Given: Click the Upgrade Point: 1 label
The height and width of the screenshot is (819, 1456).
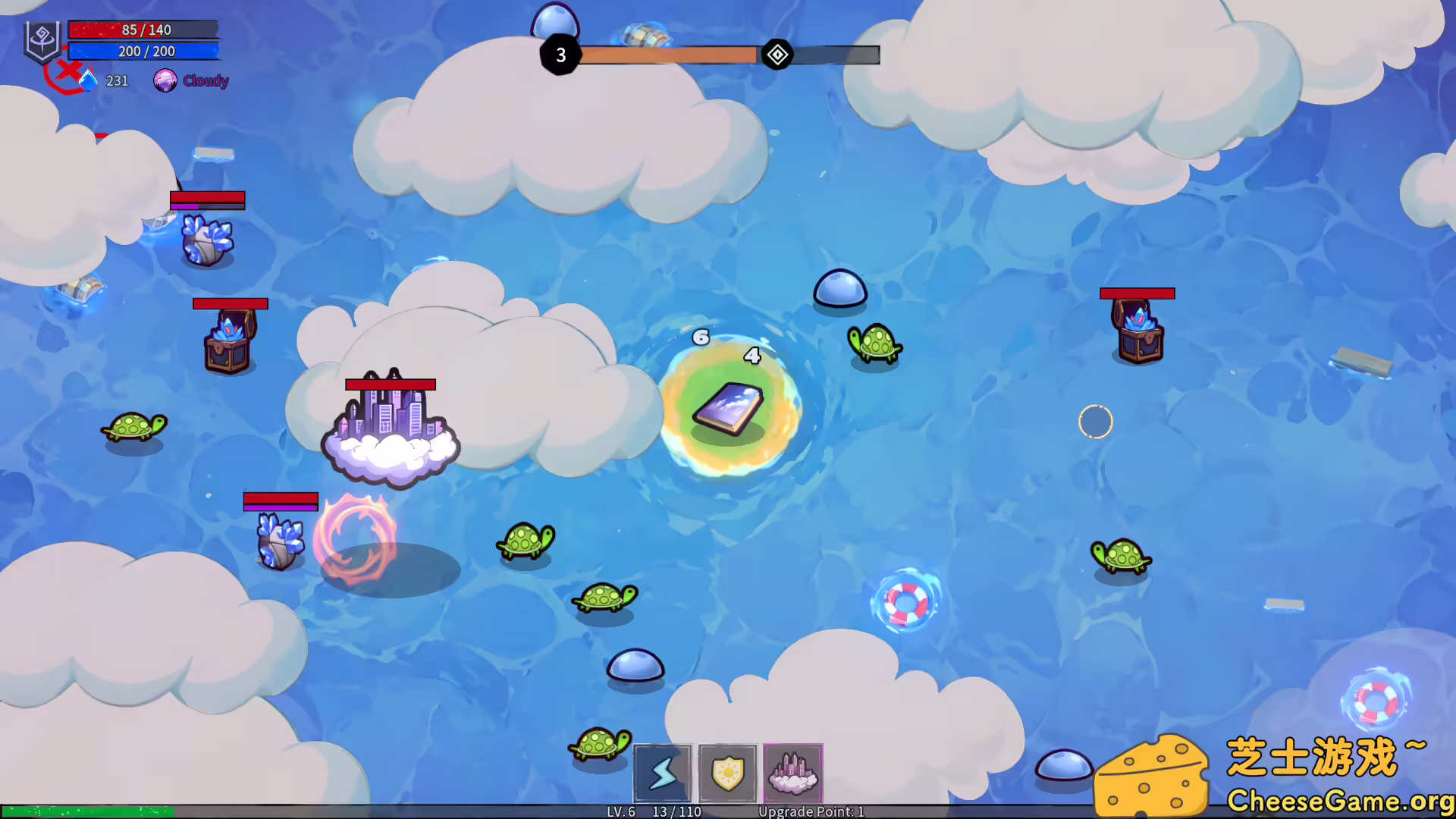Looking at the screenshot, I should coord(811,811).
